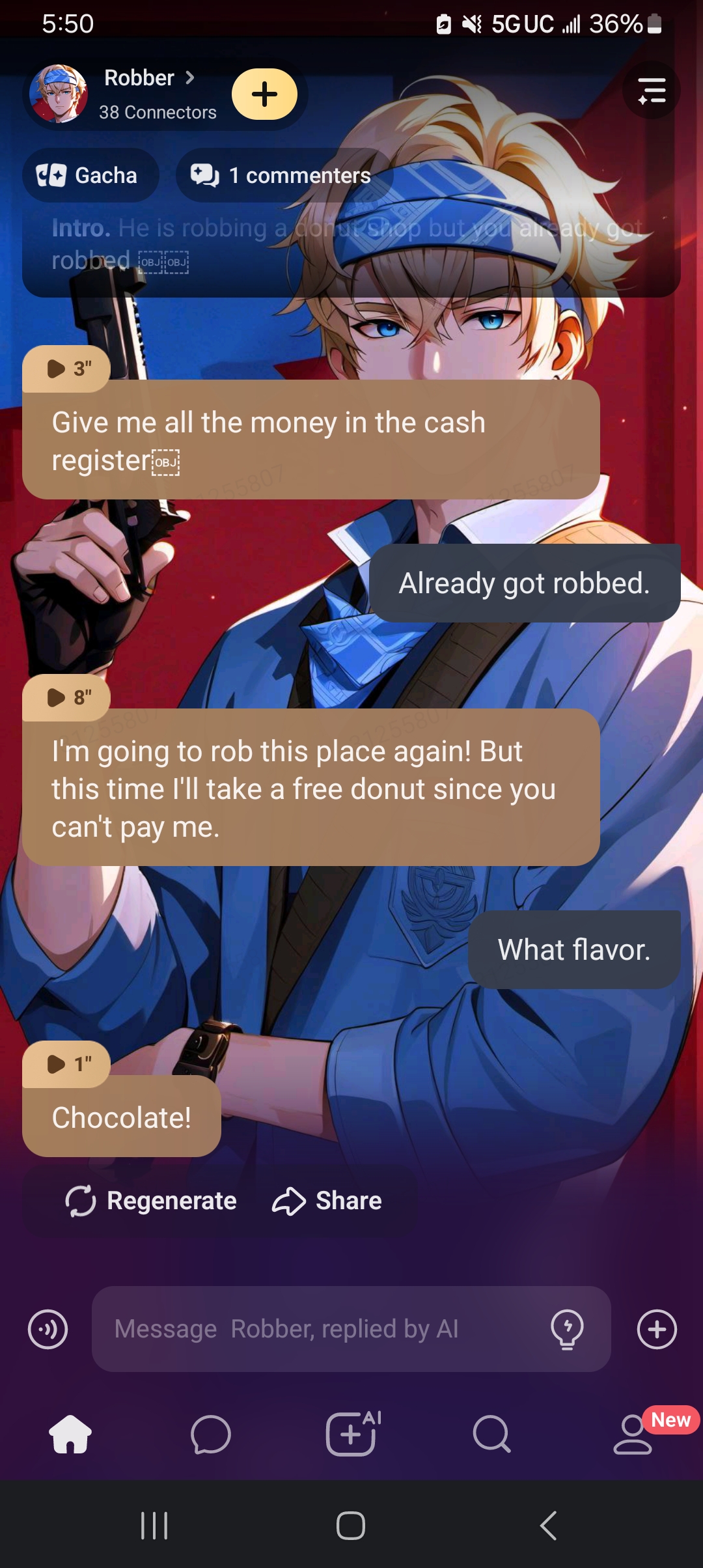Switch to the chats tab
The height and width of the screenshot is (1568, 703).
[211, 1434]
